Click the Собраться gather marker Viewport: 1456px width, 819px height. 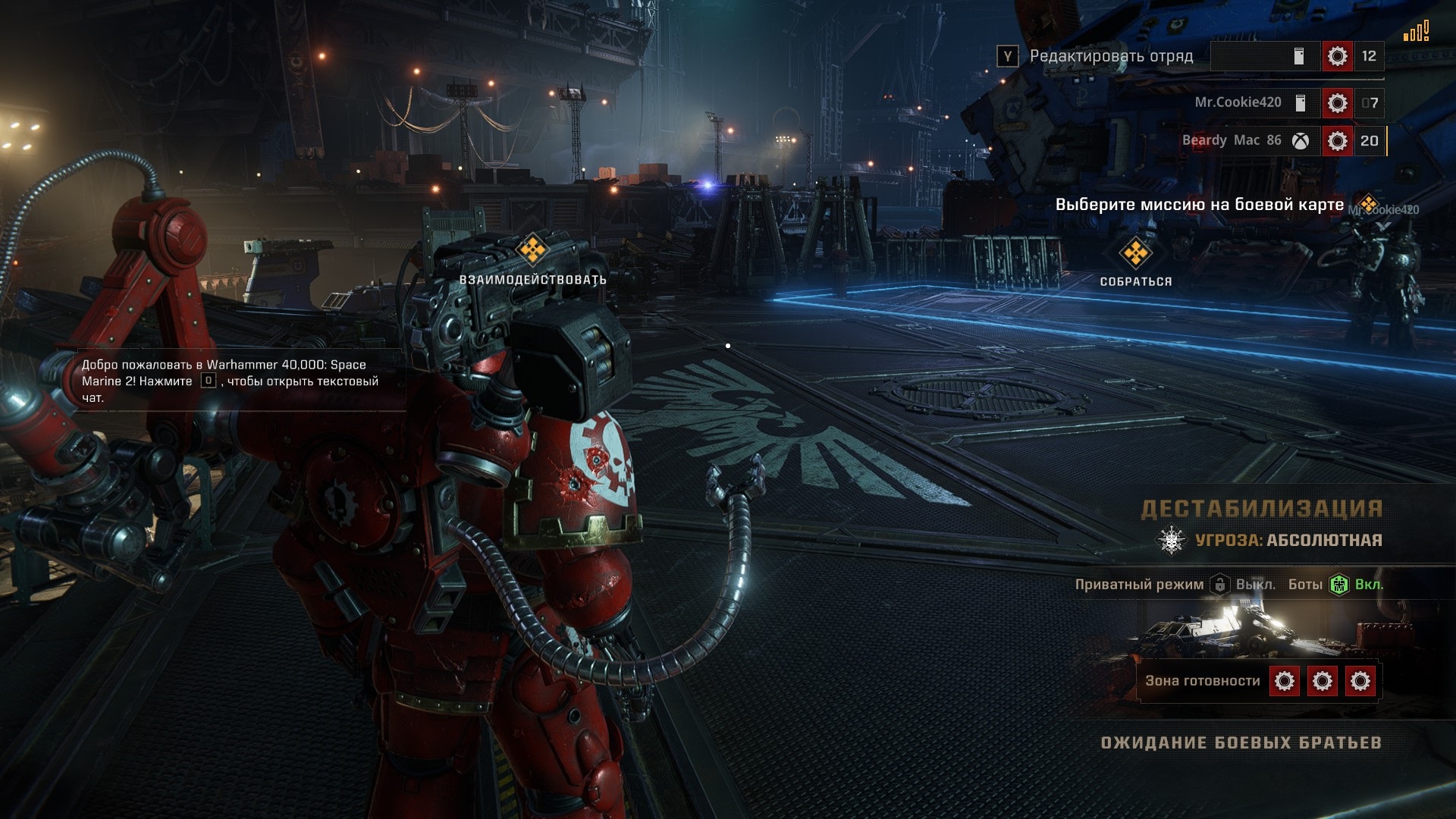coord(1135,253)
